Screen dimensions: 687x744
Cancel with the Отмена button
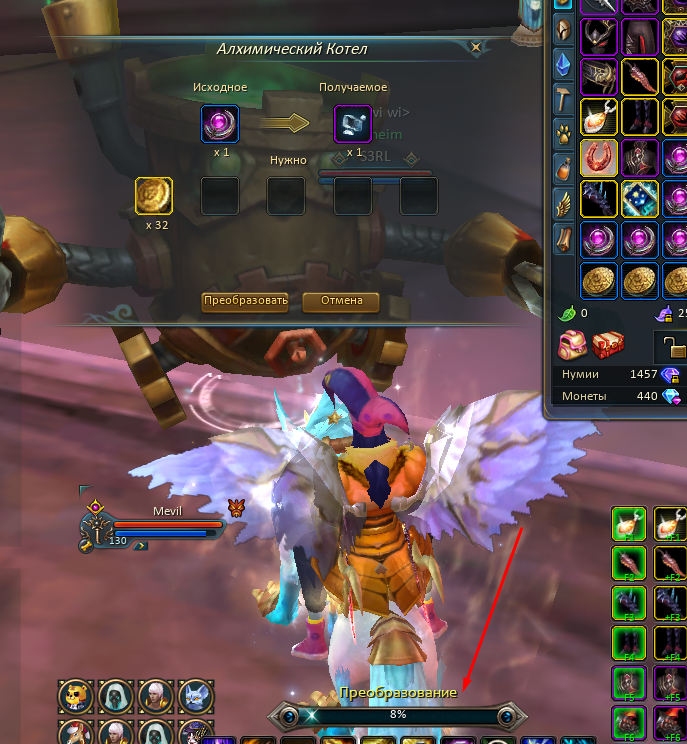coord(341,301)
